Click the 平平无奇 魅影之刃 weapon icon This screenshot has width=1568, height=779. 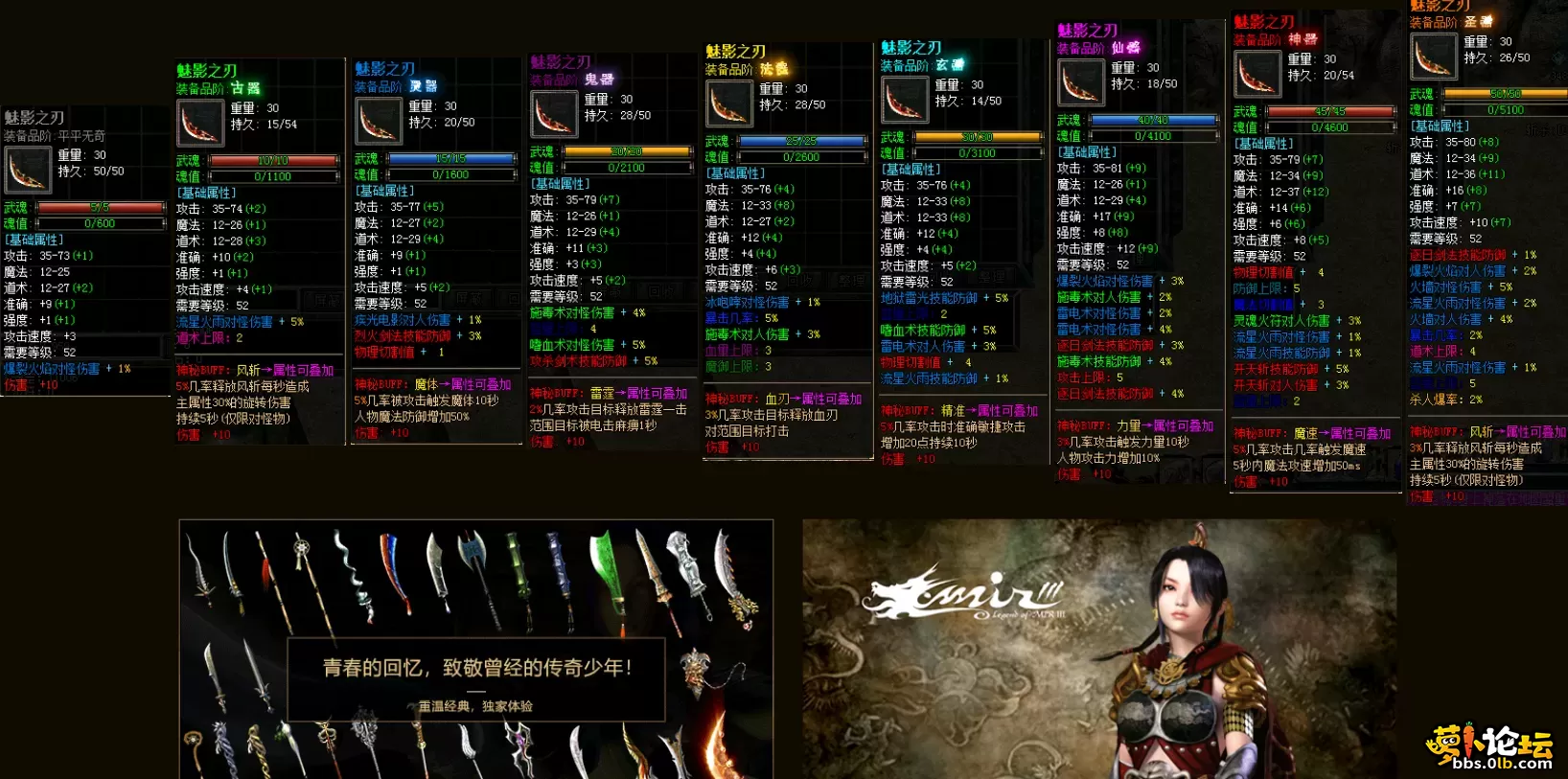click(28, 170)
